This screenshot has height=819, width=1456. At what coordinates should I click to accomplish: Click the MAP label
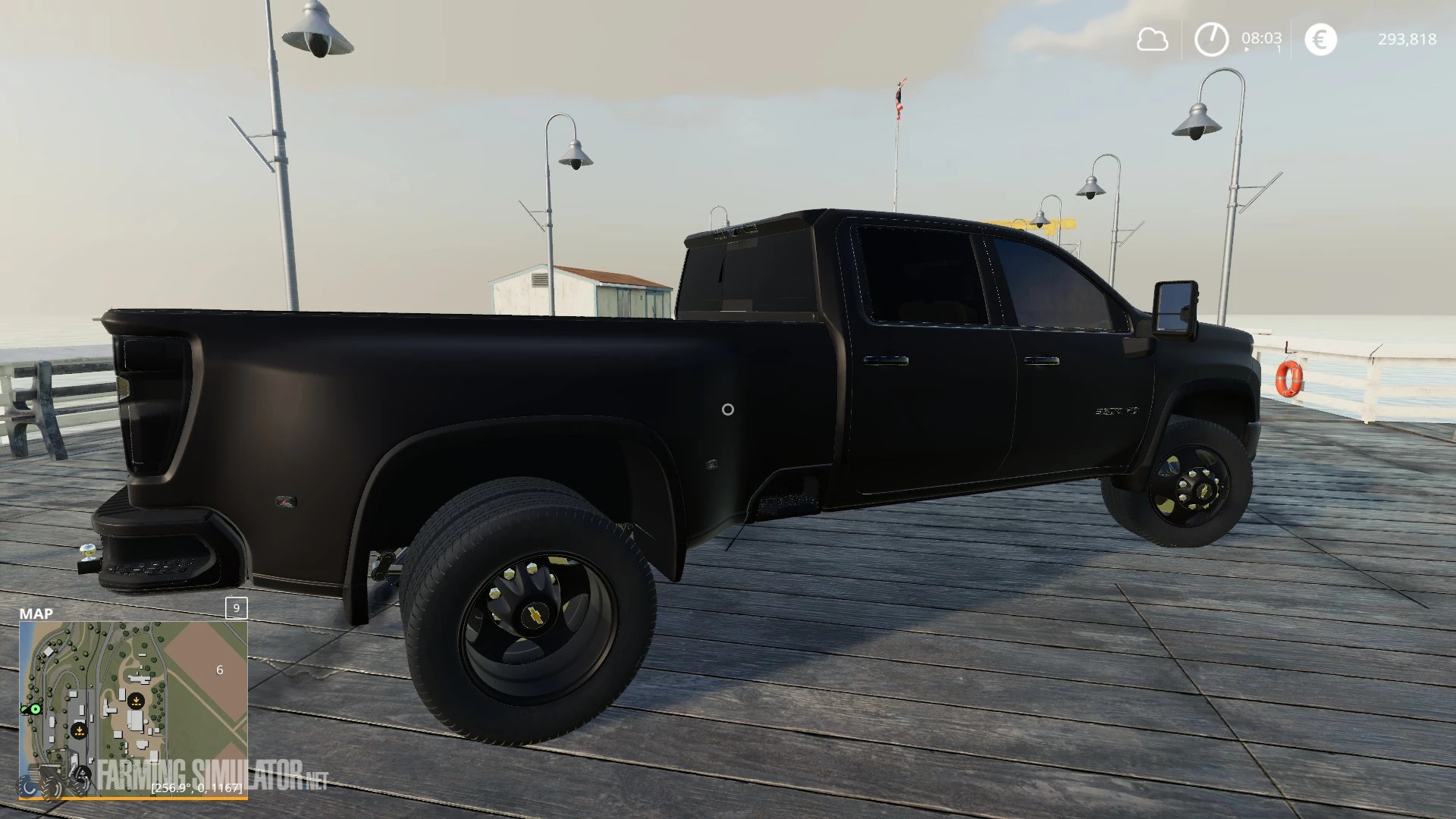click(38, 614)
